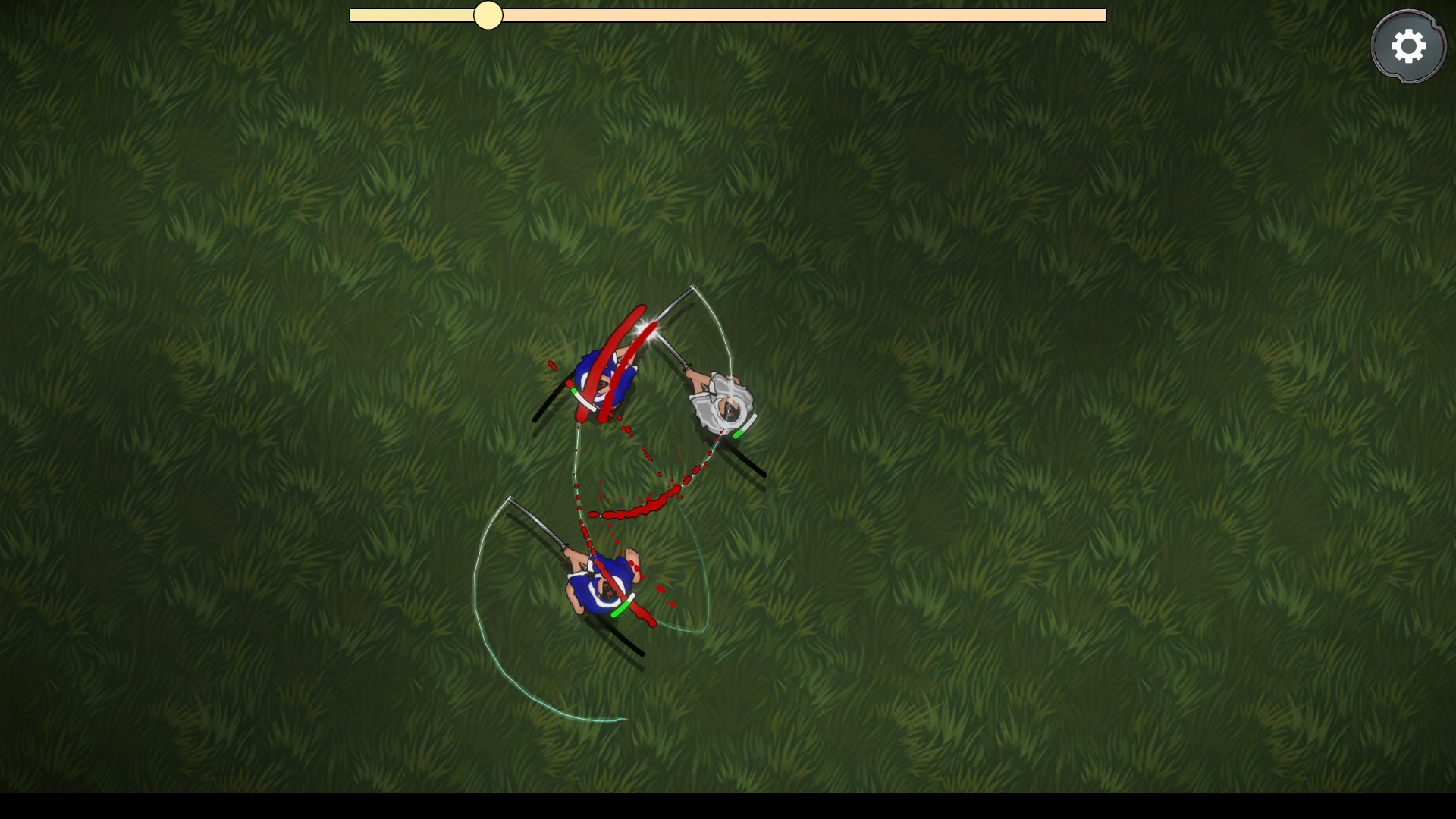Click the green bar on the bottom samurai's scabbard
Viewport: 1456px width, 819px height.
[x=622, y=609]
